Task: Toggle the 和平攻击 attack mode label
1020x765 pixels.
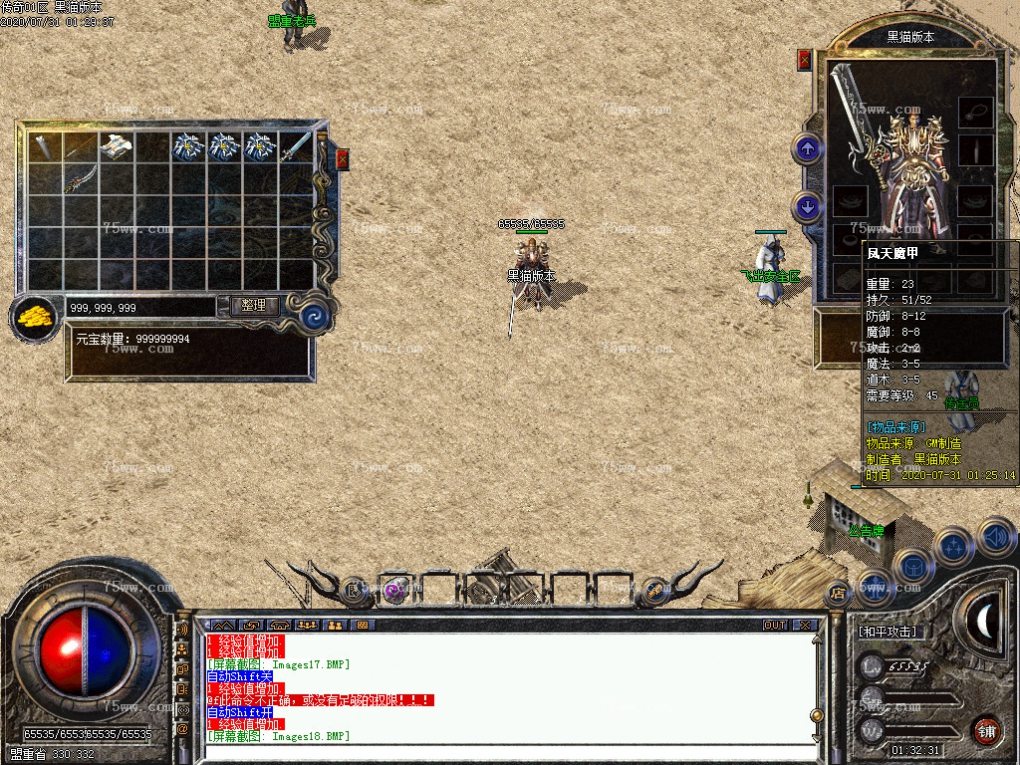Action: (887, 632)
